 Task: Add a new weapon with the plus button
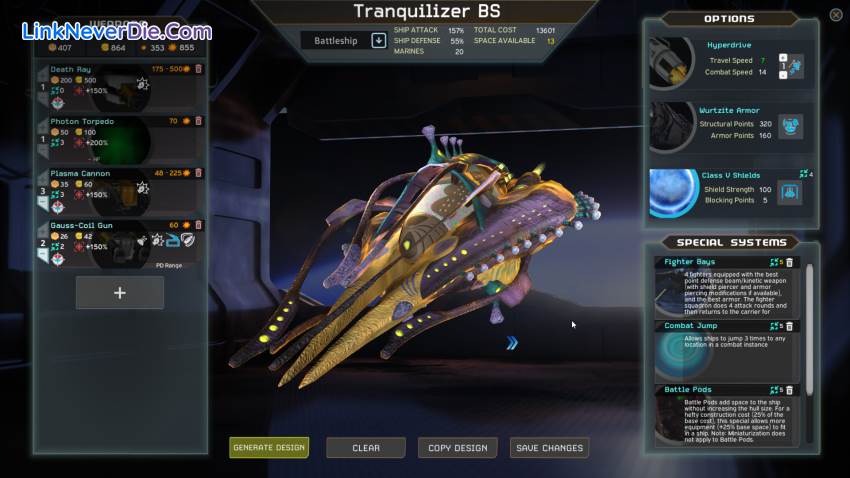120,293
